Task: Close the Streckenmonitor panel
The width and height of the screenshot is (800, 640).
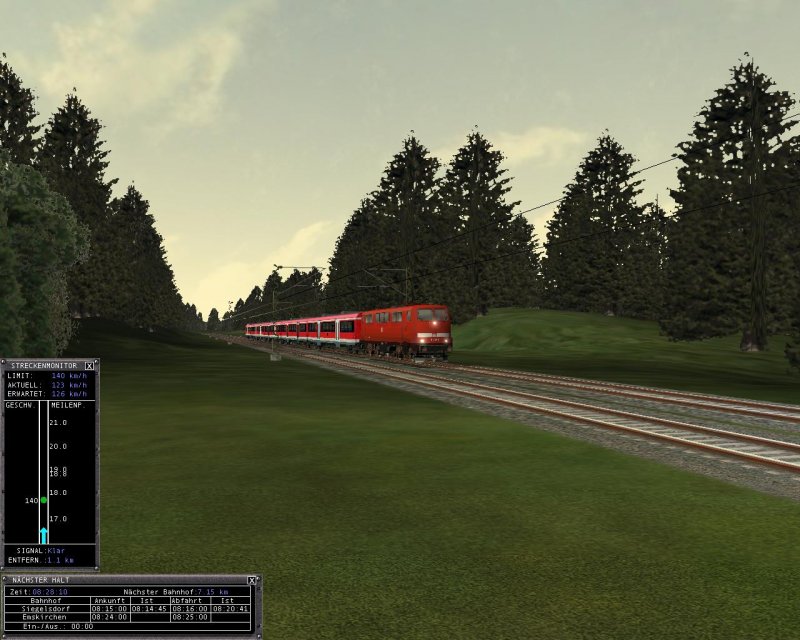Action: (x=89, y=366)
